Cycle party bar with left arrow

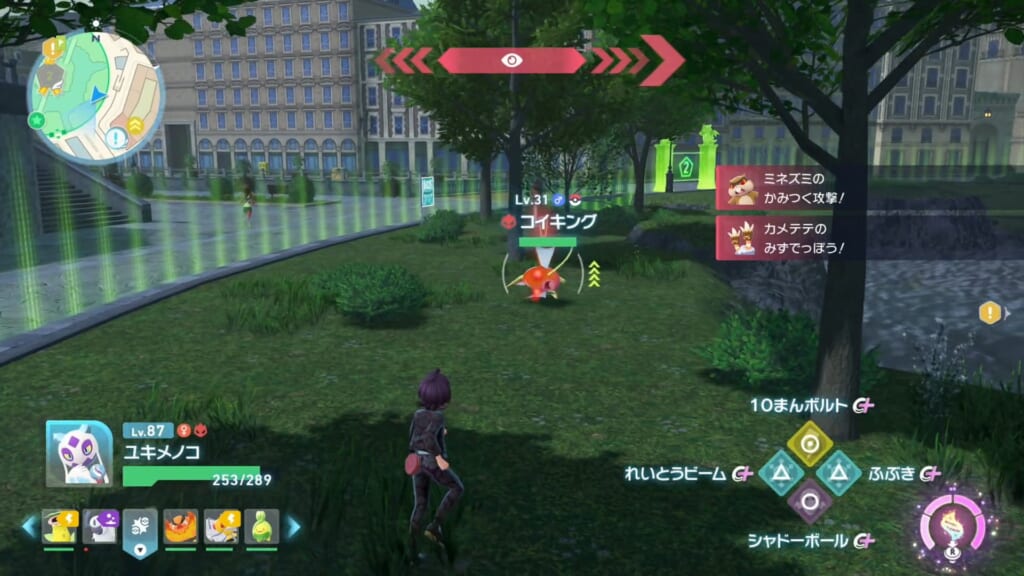29,526
